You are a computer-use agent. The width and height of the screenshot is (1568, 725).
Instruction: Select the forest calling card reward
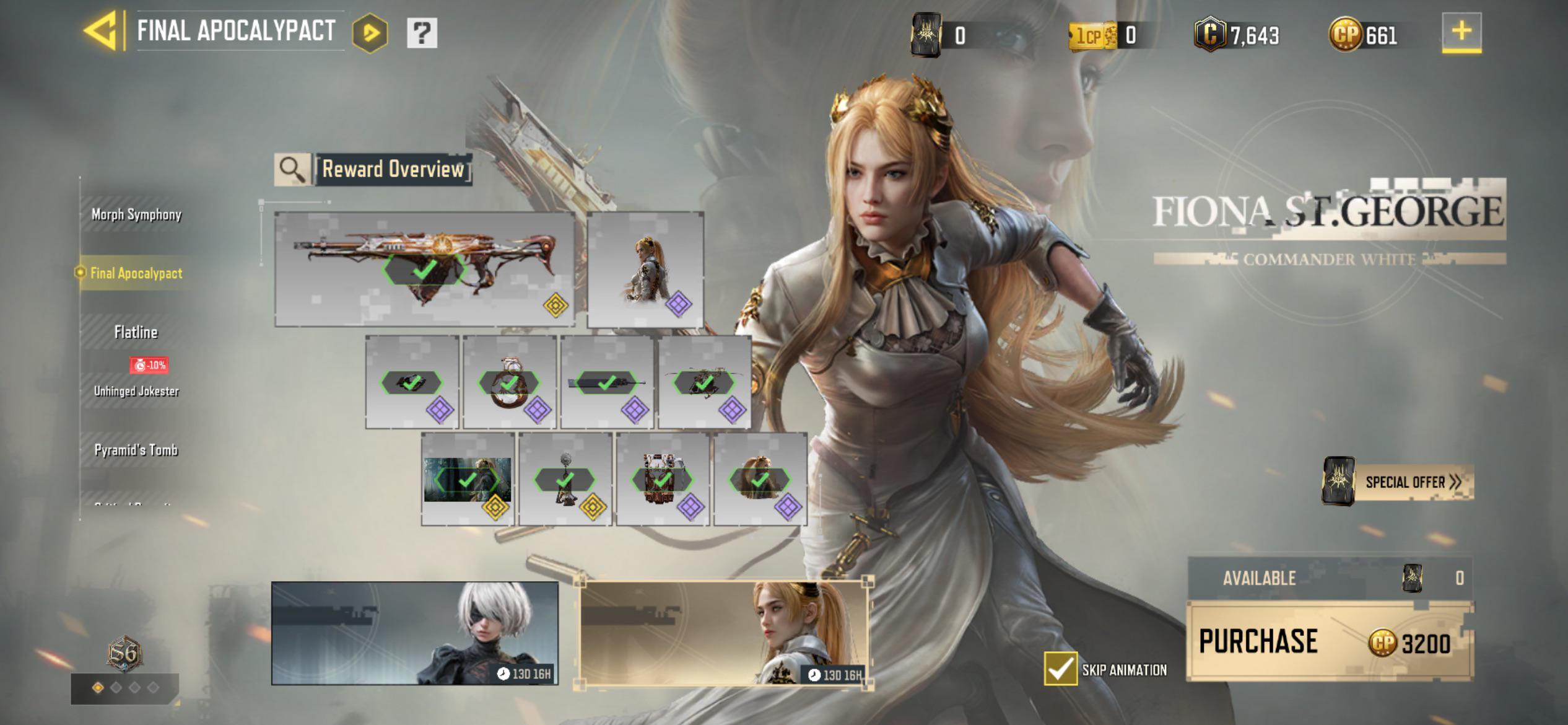coord(468,479)
